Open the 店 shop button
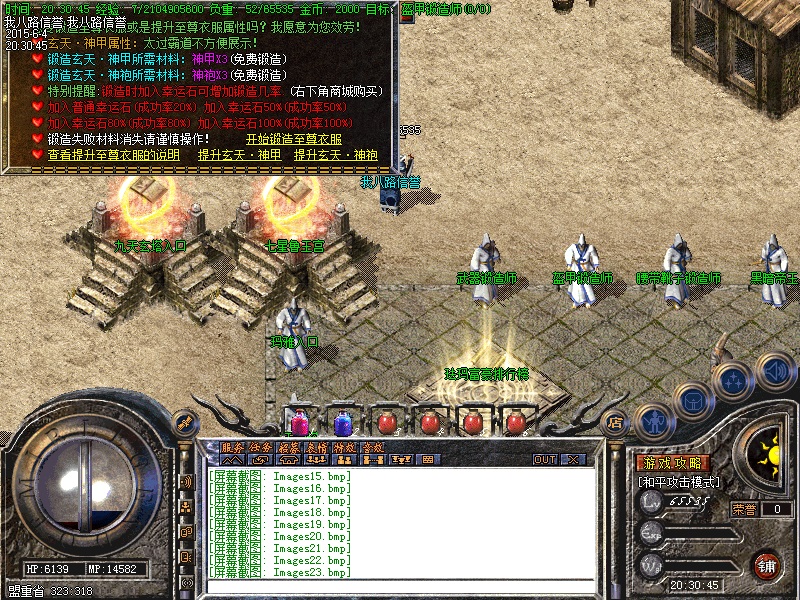The height and width of the screenshot is (600, 800). (x=615, y=421)
